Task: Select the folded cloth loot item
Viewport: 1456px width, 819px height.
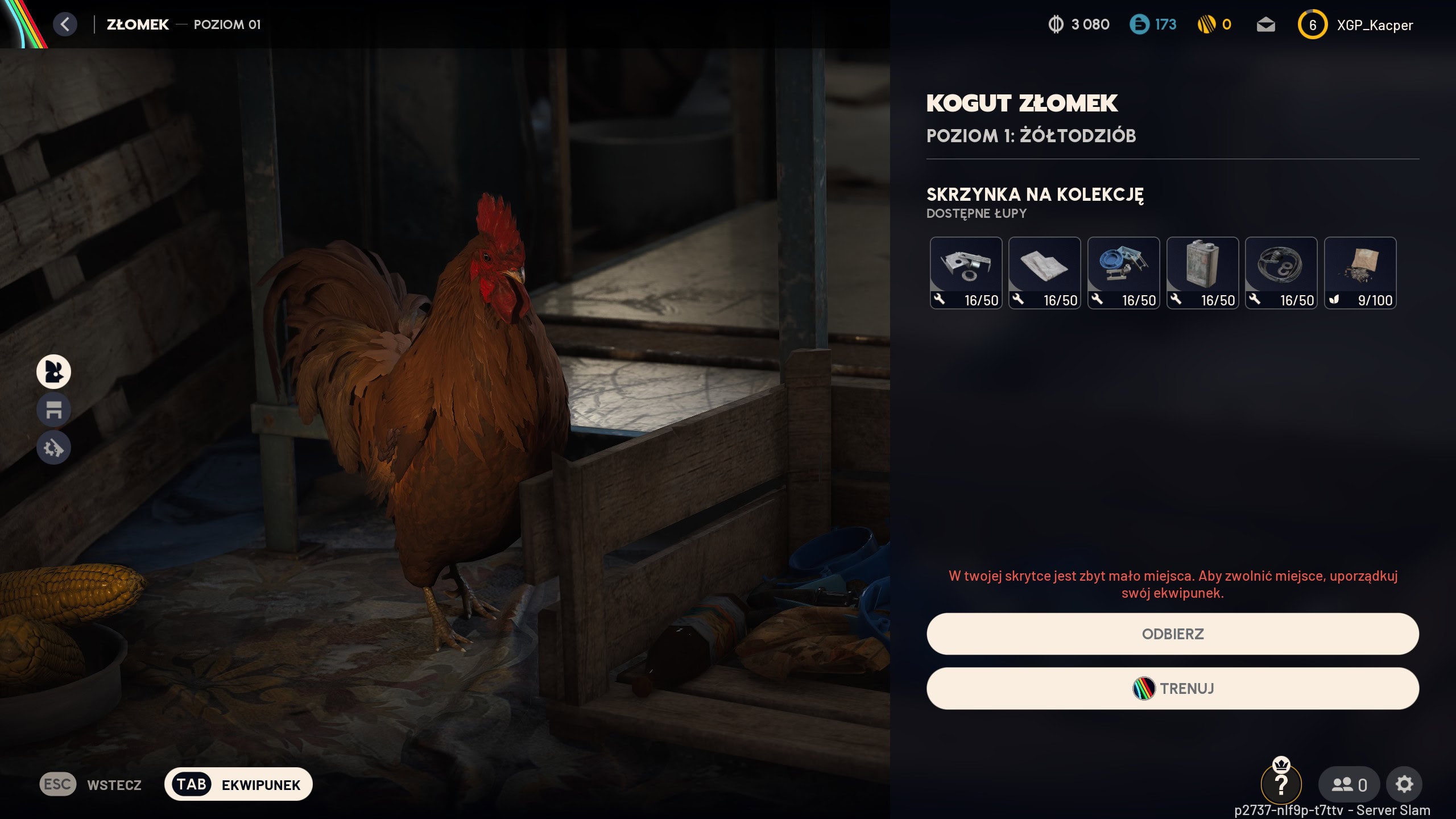Action: (1044, 273)
